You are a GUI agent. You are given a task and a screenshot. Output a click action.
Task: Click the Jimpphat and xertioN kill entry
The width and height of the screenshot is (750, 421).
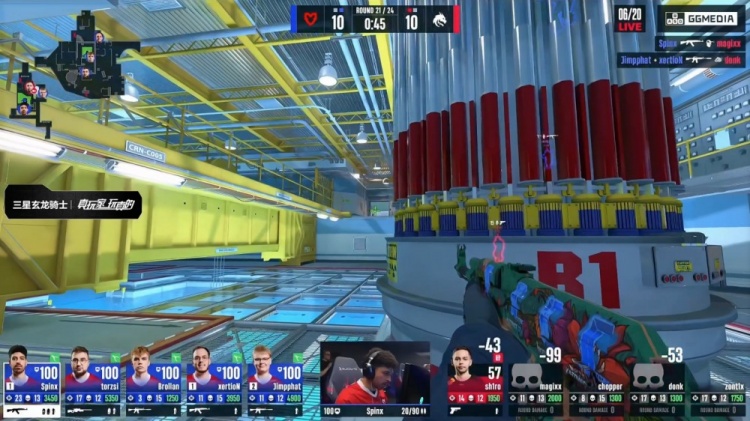point(678,60)
